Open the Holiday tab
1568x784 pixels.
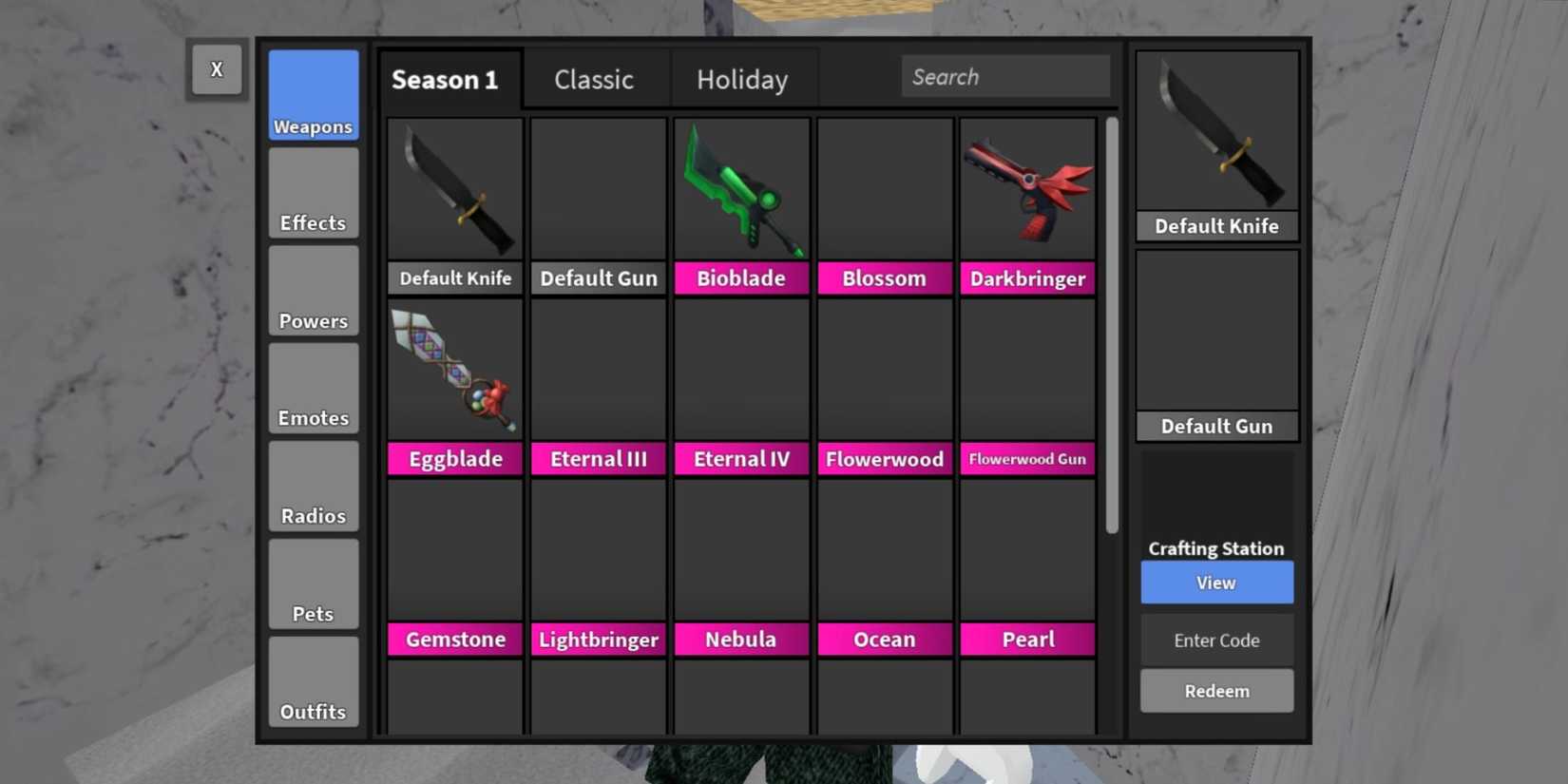pos(743,80)
